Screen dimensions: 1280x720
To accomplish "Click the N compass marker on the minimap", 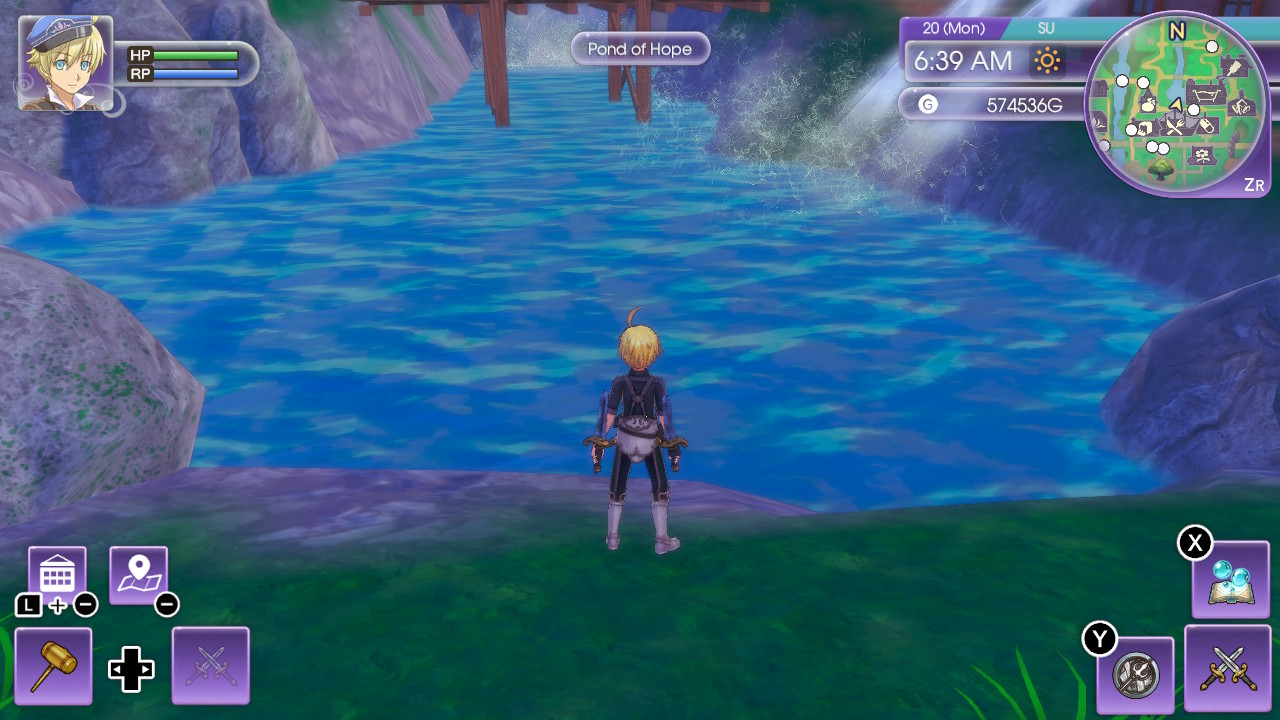I will click(1176, 30).
